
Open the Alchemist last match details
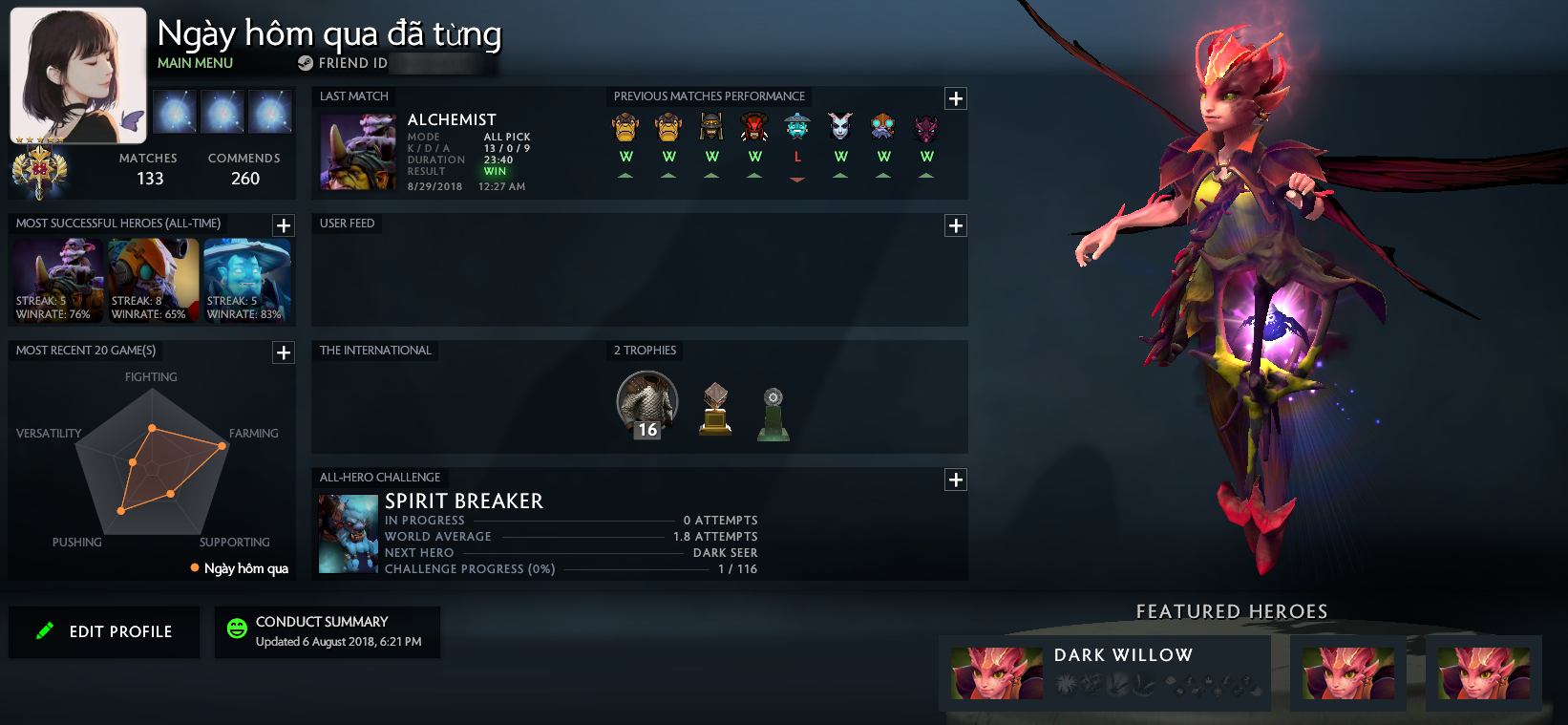[x=356, y=152]
